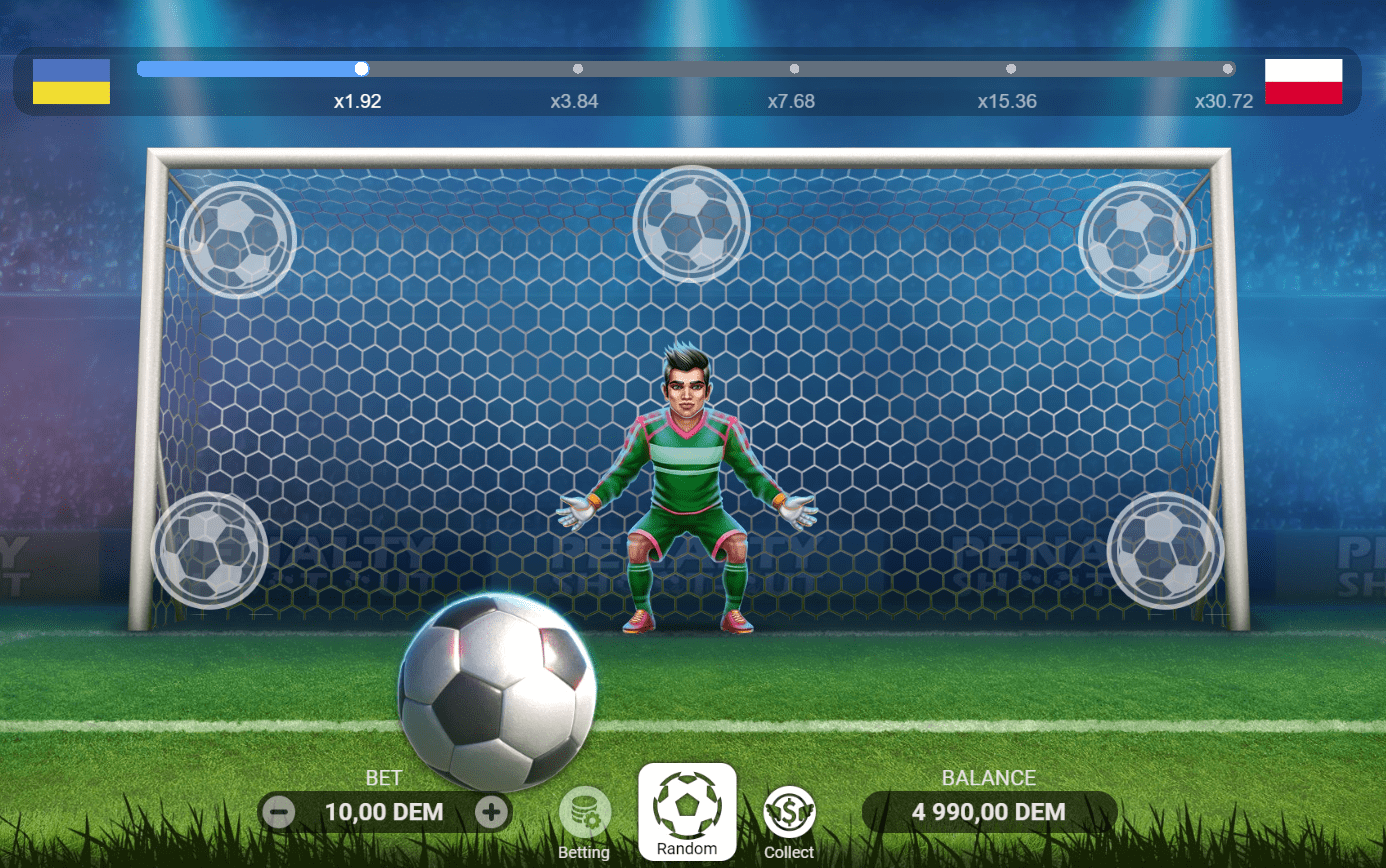Decrease the bet with the minus button
1386x868 pixels.
tap(277, 812)
